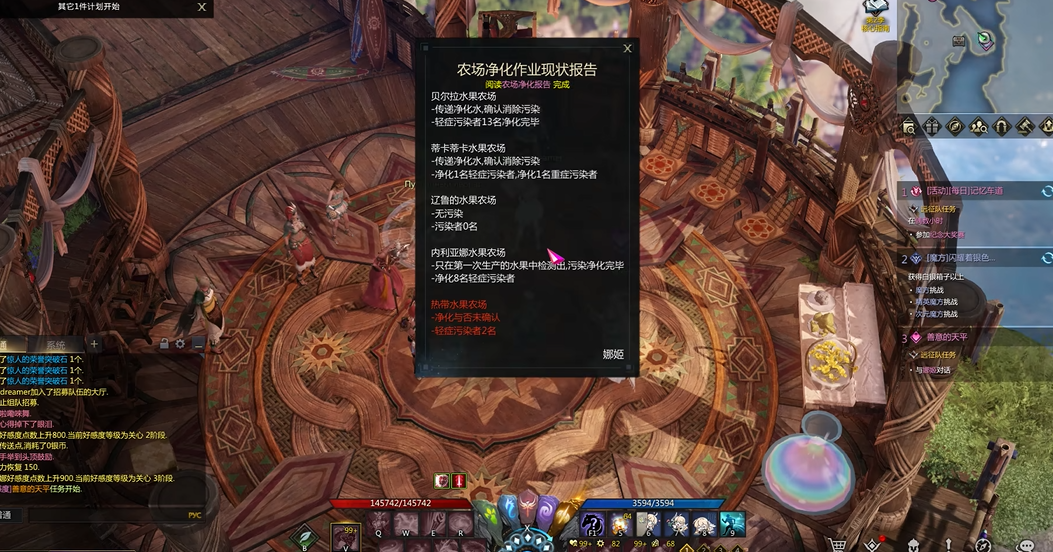Switch to the 系统 chat tab
This screenshot has height=552, width=1053.
(56, 344)
